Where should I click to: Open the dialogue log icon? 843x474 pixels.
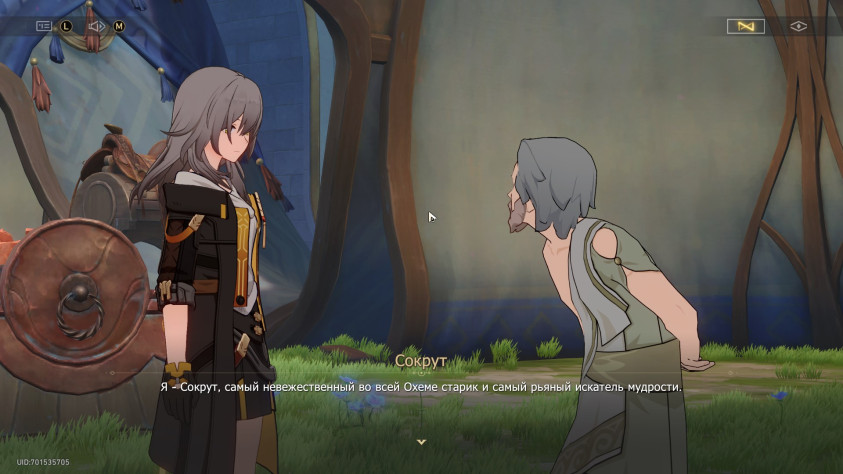44,26
